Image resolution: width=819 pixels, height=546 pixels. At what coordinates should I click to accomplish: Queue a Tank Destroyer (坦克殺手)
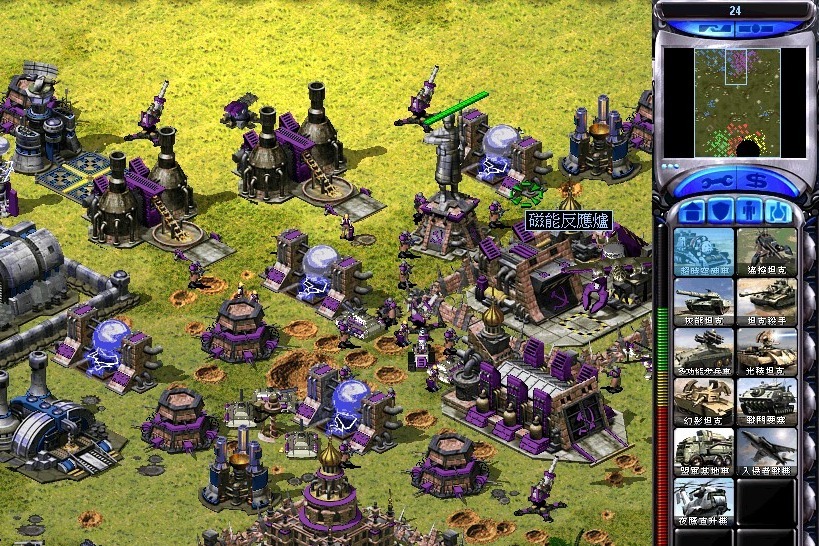click(766, 301)
